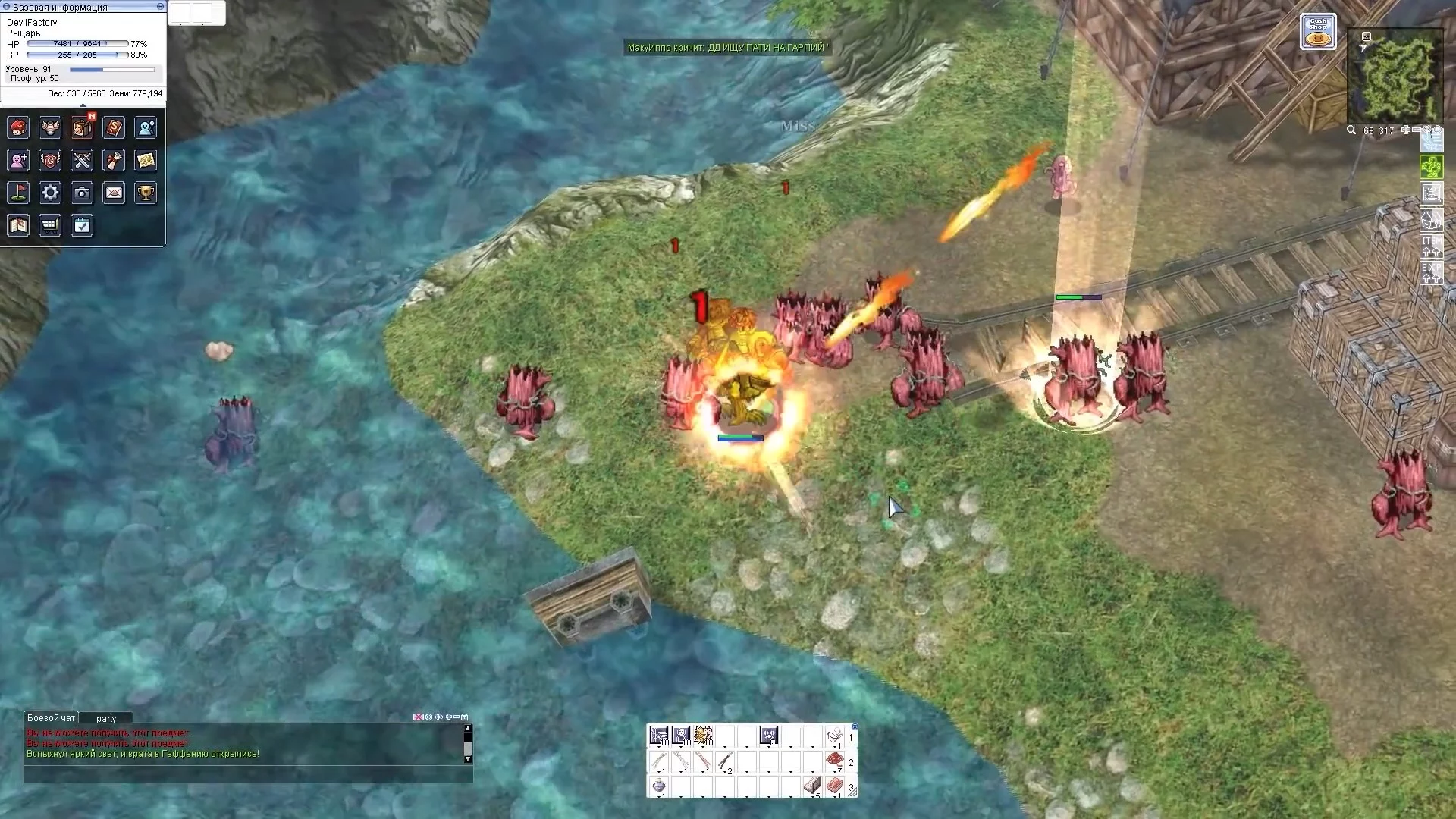Zoom in the minimap with plus button

(1405, 130)
